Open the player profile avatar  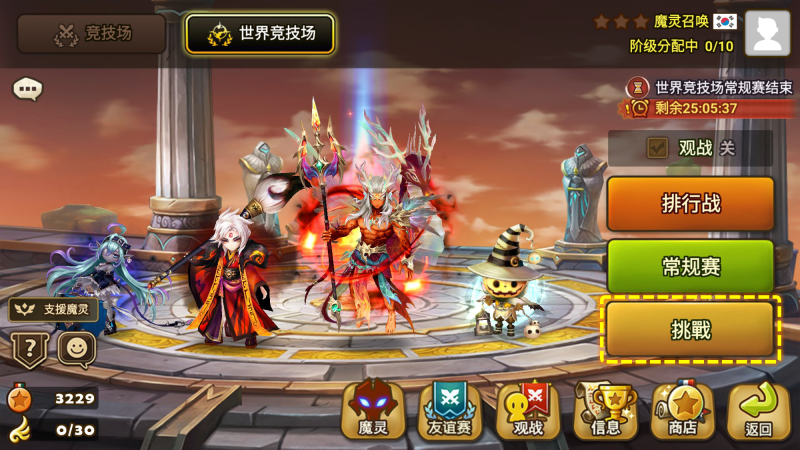(x=767, y=33)
